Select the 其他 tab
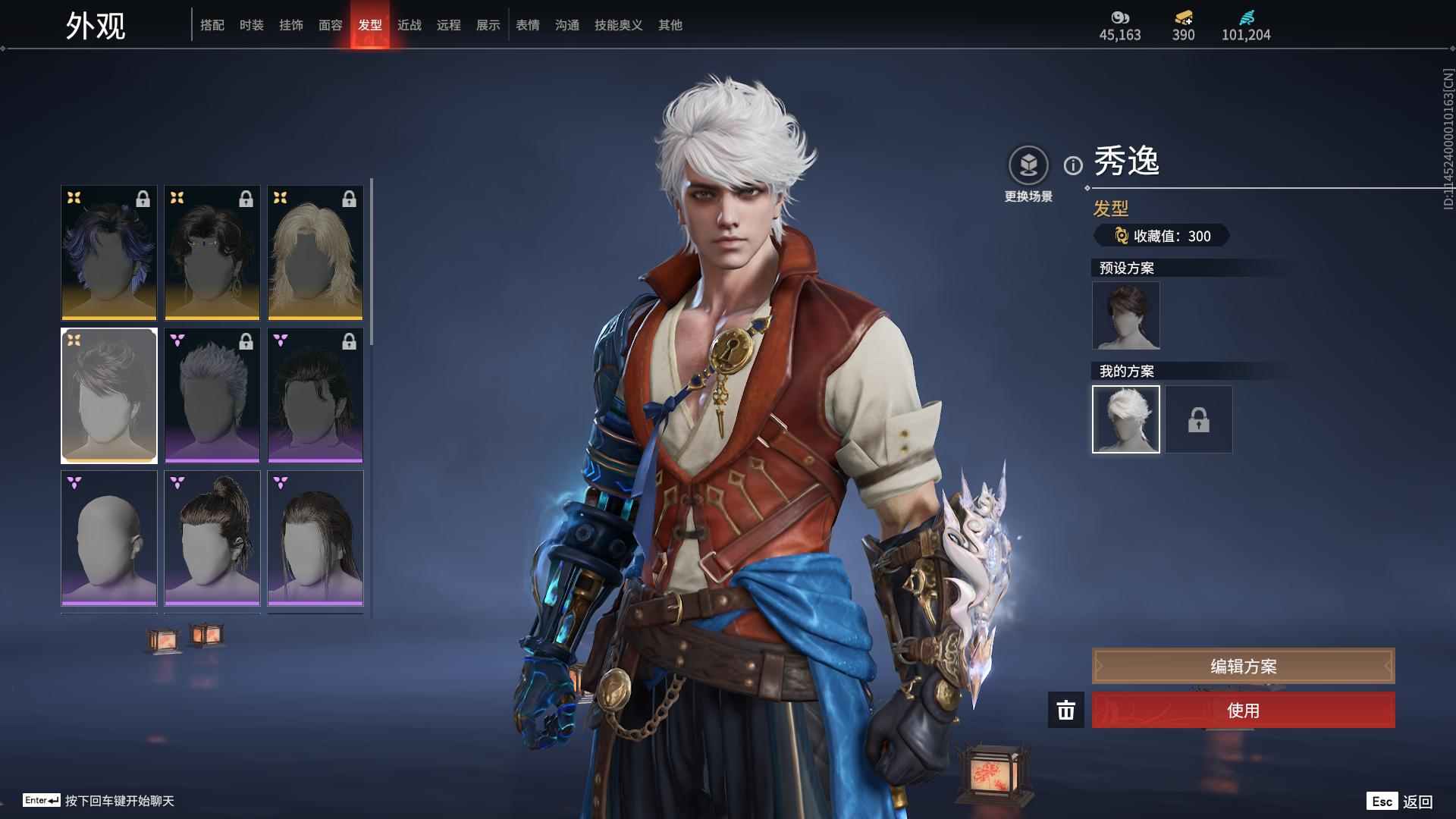The width and height of the screenshot is (1456, 819). 670,25
